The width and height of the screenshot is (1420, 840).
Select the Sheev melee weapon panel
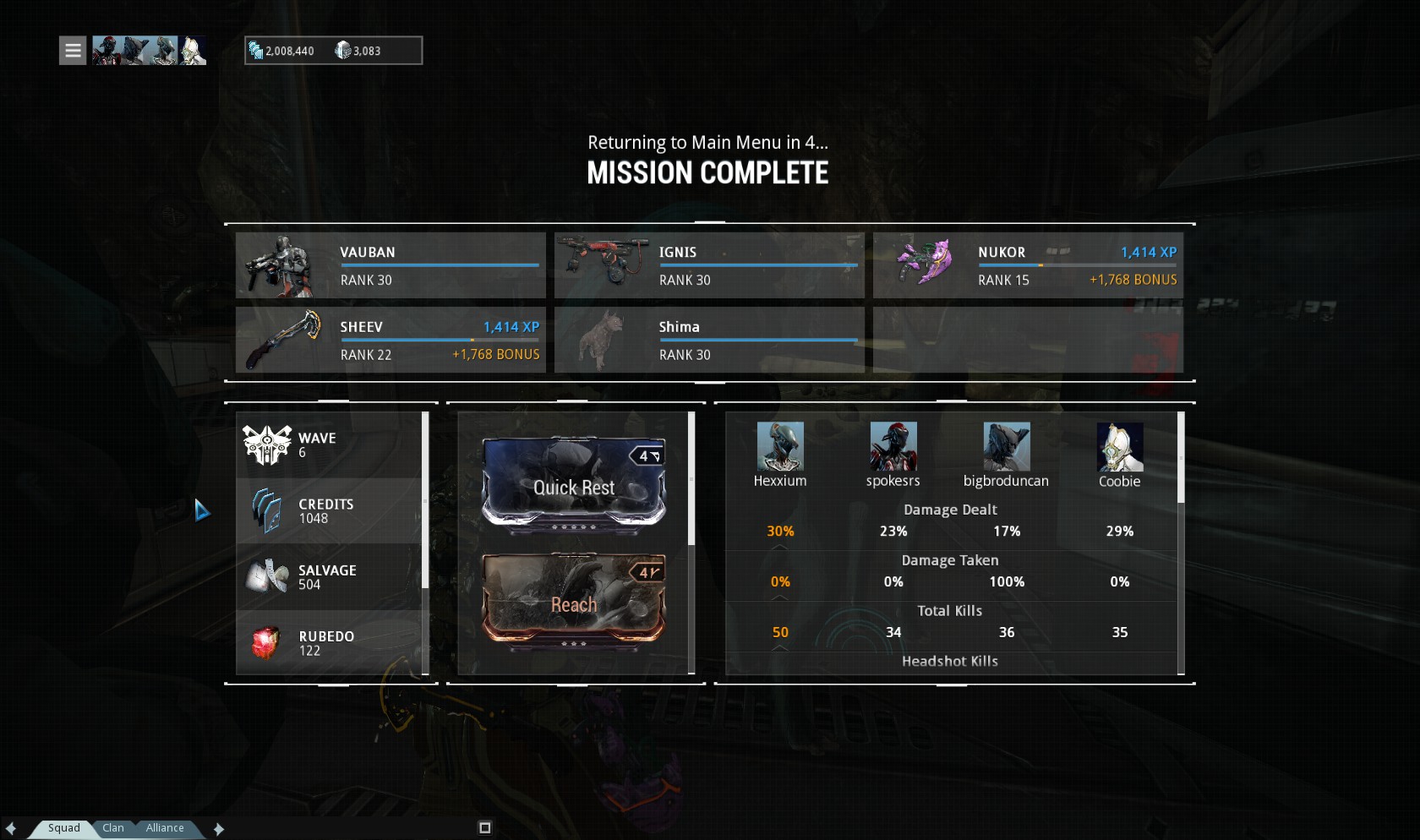(x=390, y=340)
